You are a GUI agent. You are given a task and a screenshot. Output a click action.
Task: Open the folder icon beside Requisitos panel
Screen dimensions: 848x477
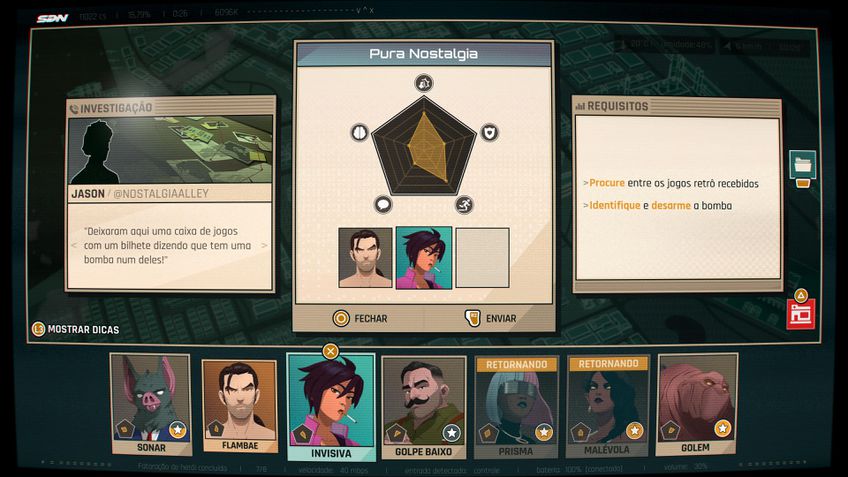[x=802, y=164]
